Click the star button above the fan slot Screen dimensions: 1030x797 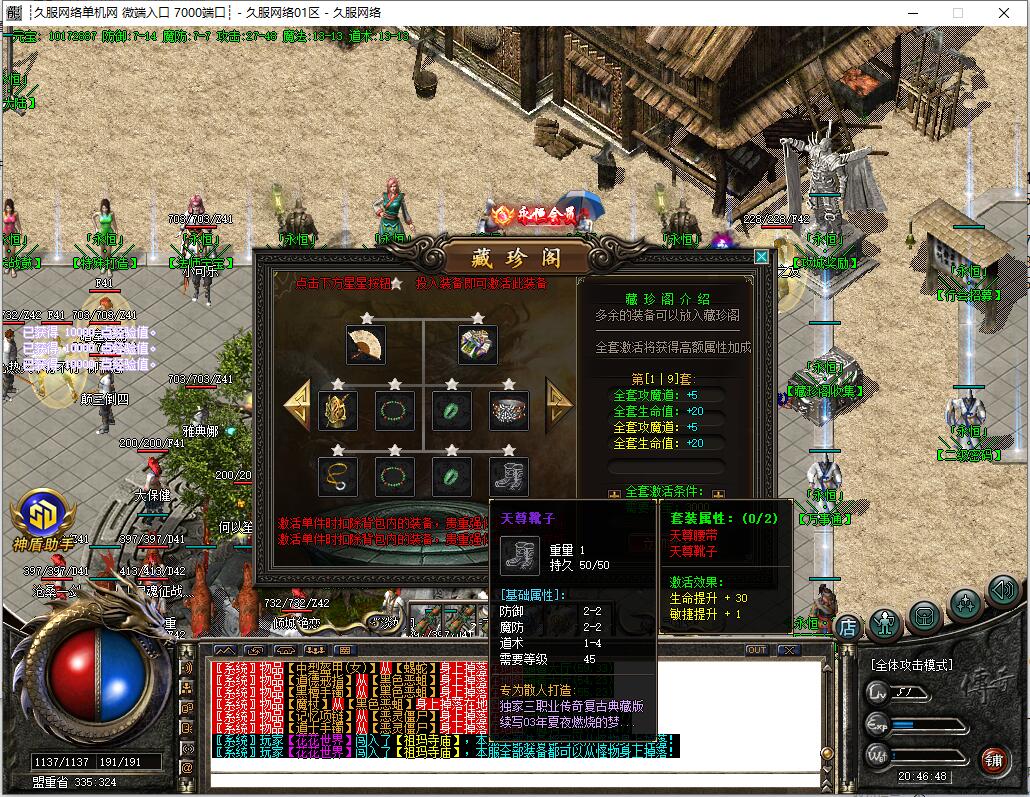[366, 317]
